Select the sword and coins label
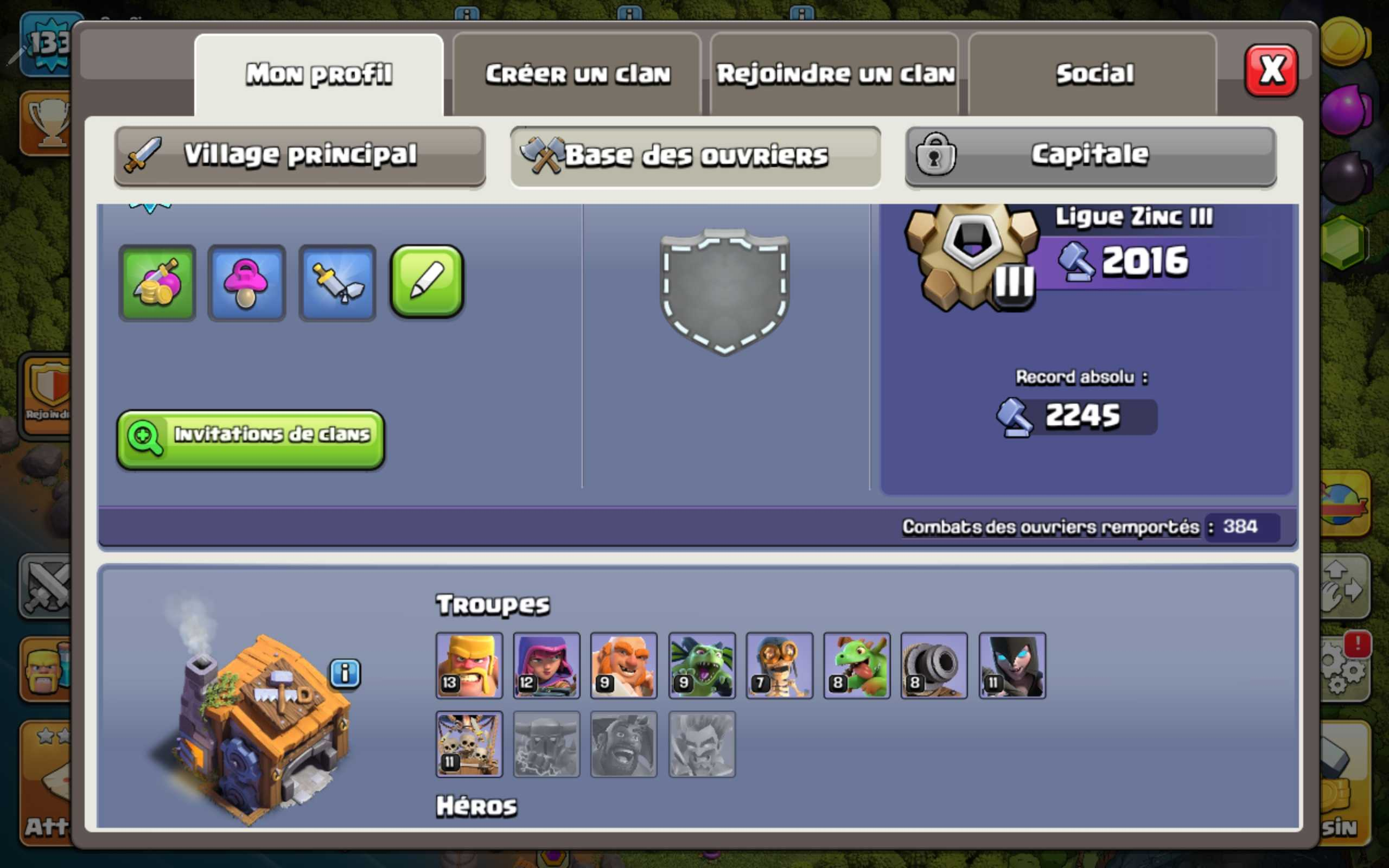This screenshot has width=1389, height=868. (157, 283)
